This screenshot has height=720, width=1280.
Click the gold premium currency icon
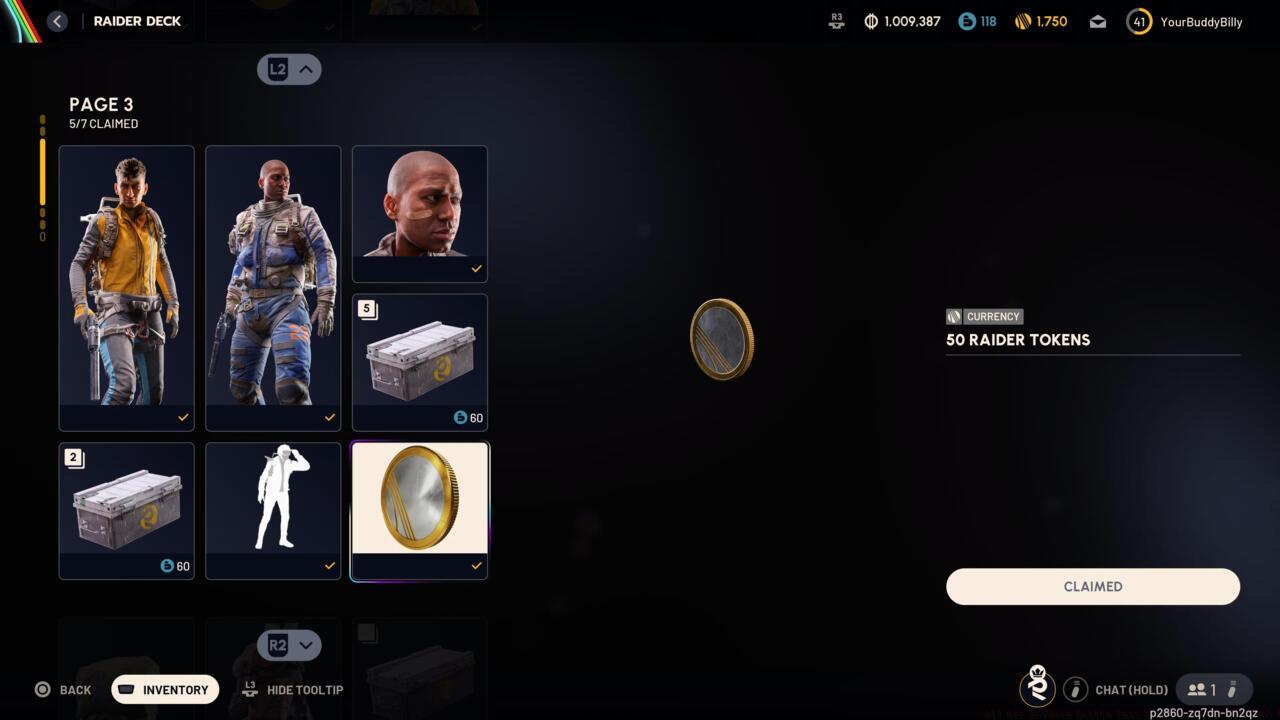1024,20
